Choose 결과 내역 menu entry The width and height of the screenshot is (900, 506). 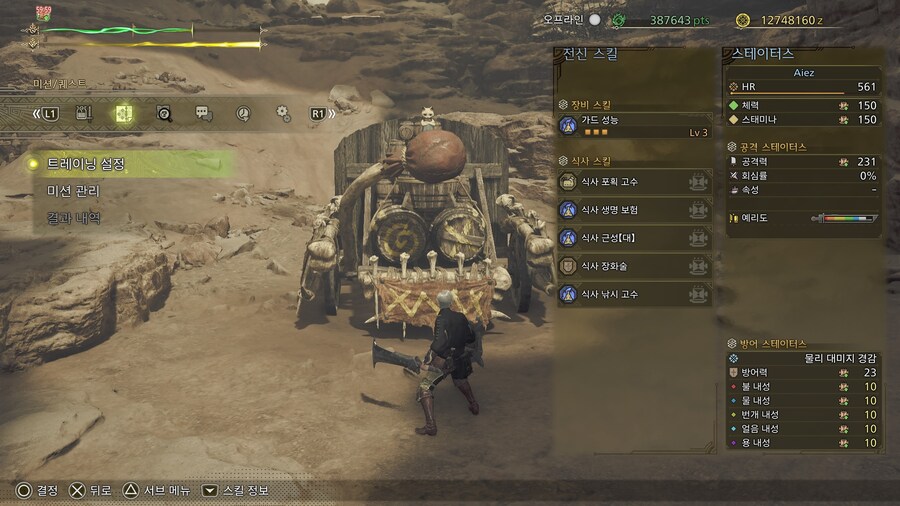tap(74, 218)
